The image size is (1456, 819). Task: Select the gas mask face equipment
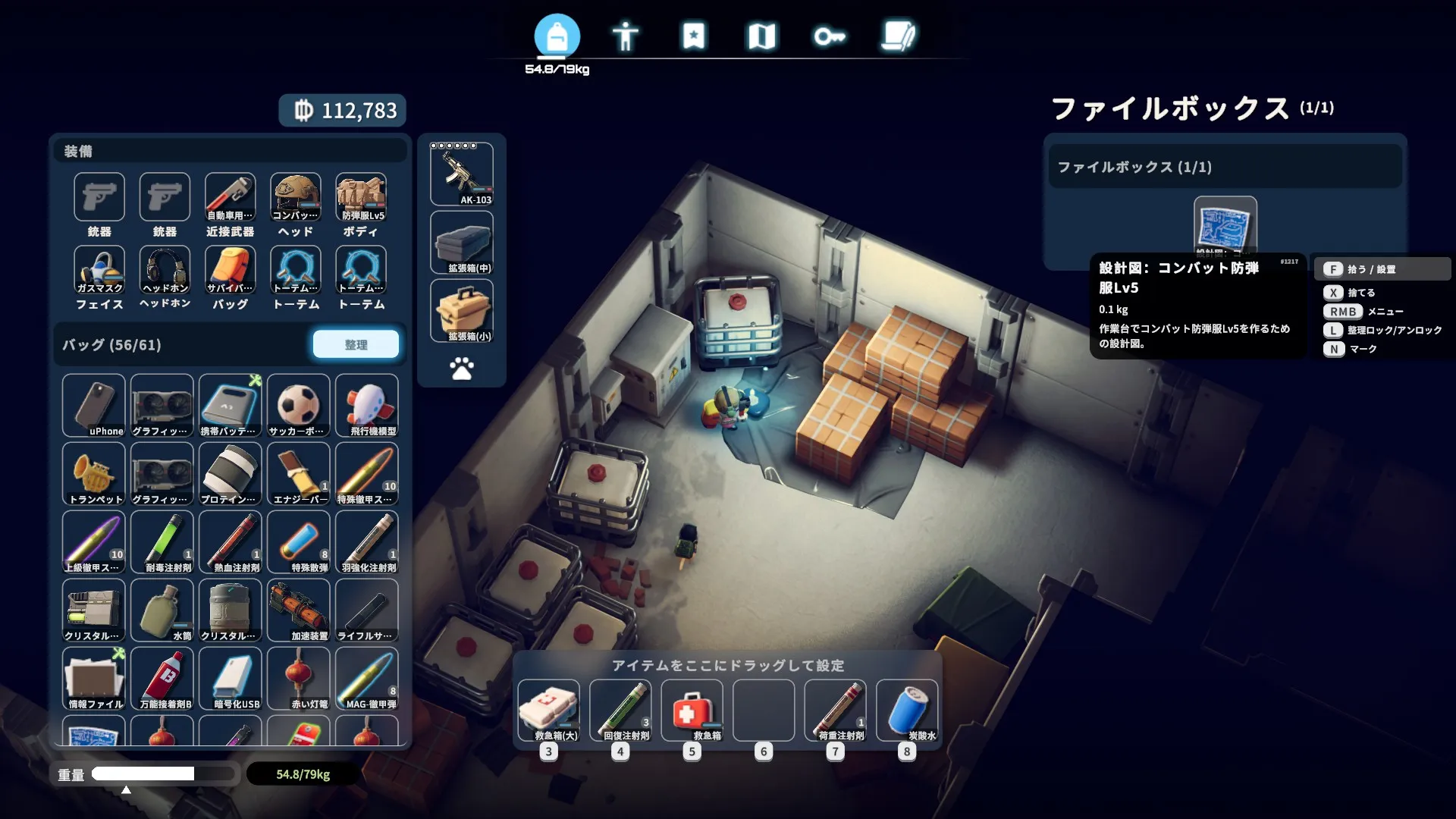click(x=99, y=270)
